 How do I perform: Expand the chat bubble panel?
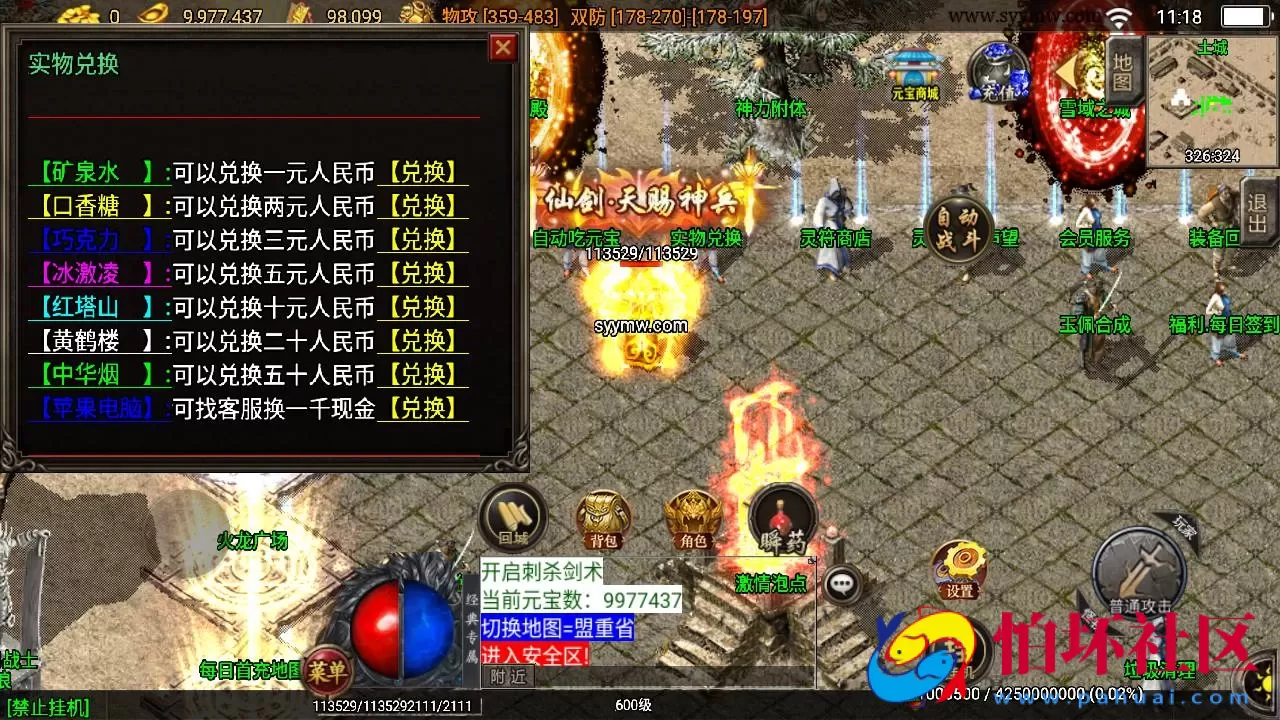pyautogui.click(x=840, y=581)
